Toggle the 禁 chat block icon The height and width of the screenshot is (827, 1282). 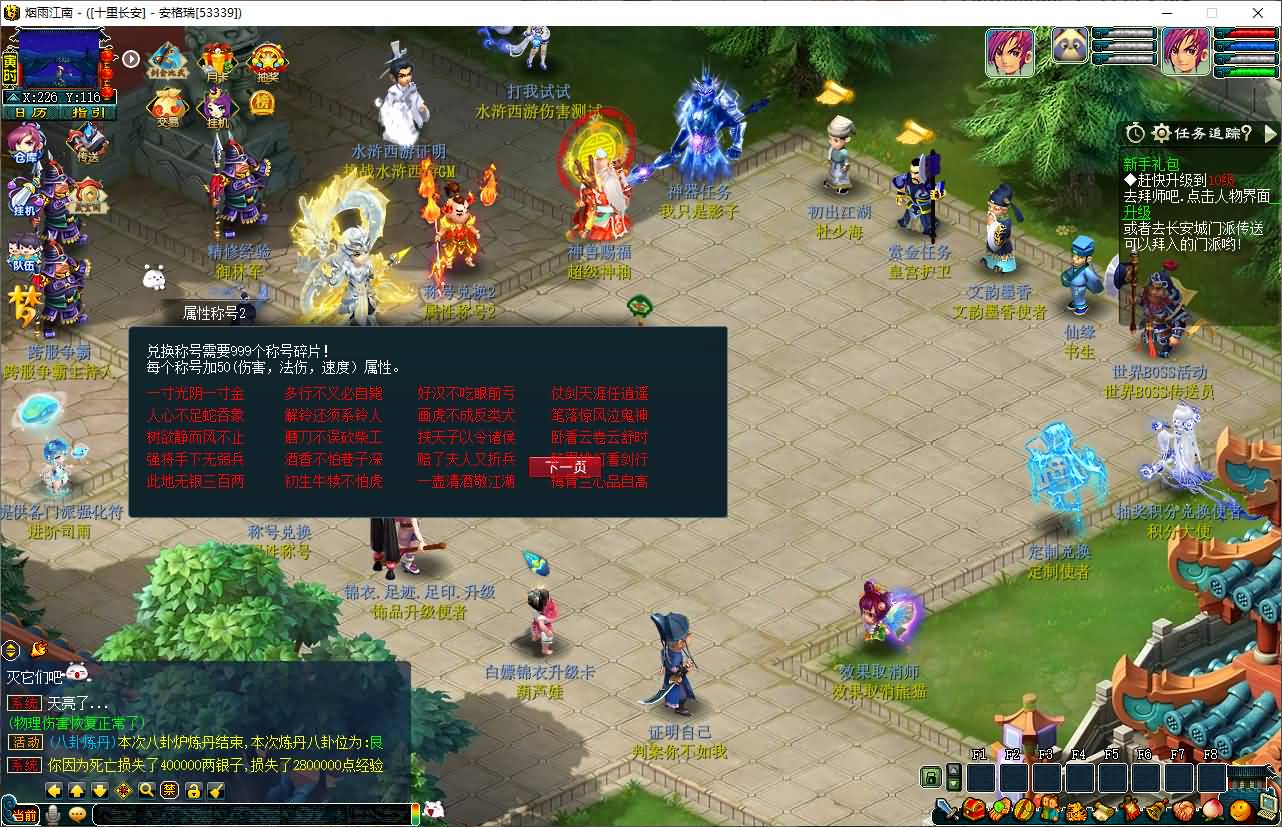pyautogui.click(x=170, y=791)
